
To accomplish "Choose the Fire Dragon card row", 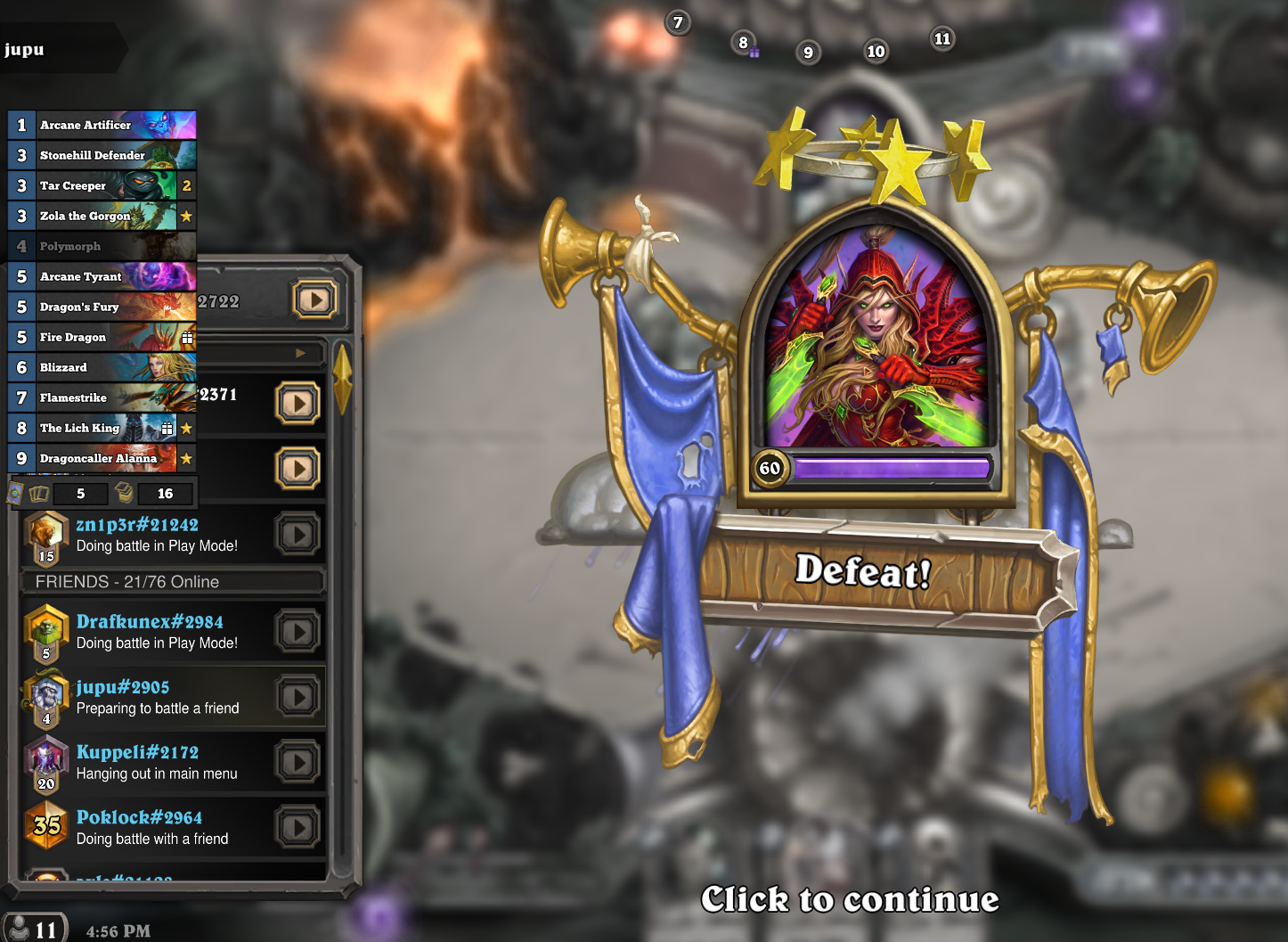I will (102, 337).
